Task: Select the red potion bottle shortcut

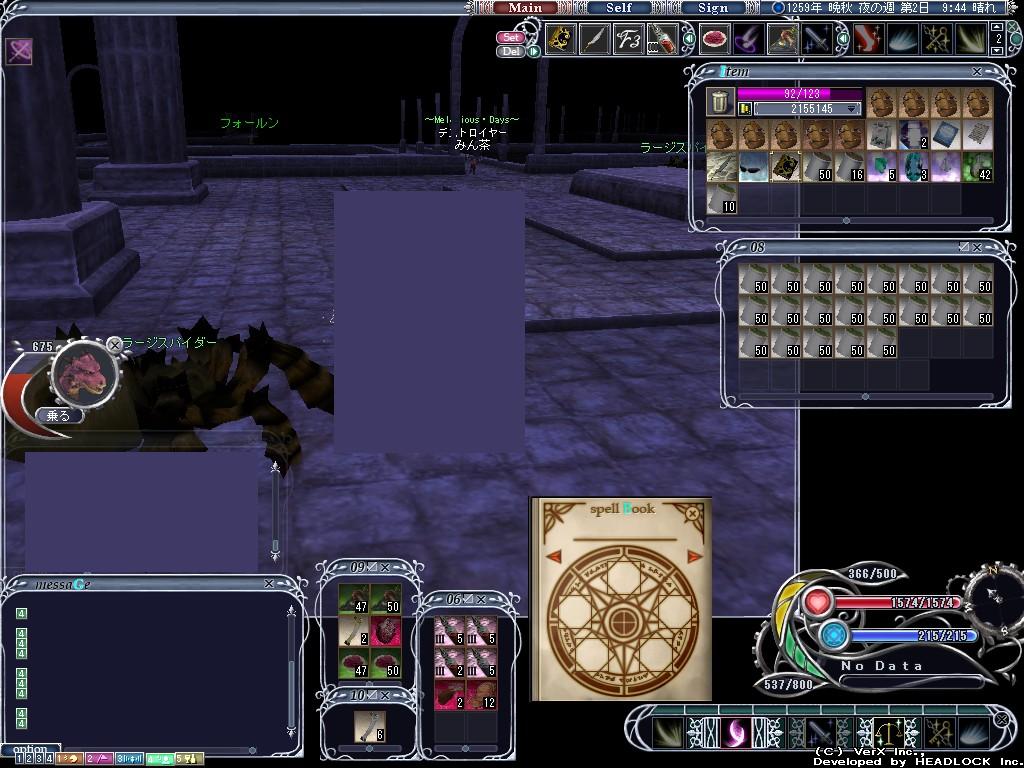Action: (662, 40)
